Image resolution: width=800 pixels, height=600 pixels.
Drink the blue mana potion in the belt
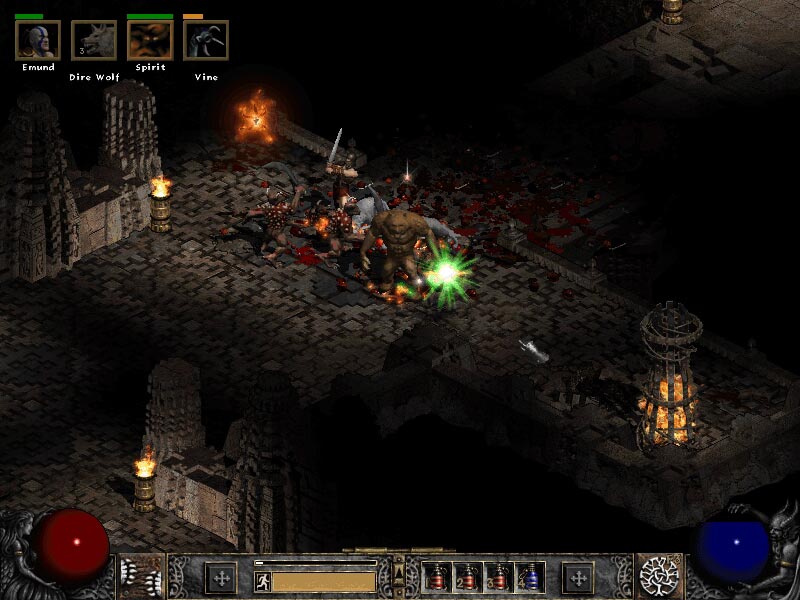528,577
